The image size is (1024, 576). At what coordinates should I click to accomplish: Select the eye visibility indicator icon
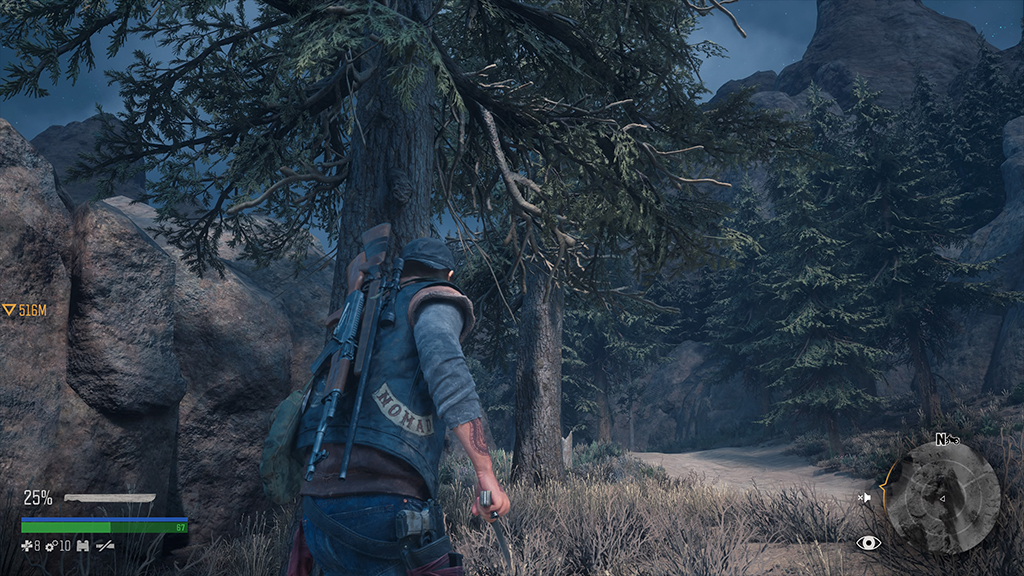tap(868, 543)
